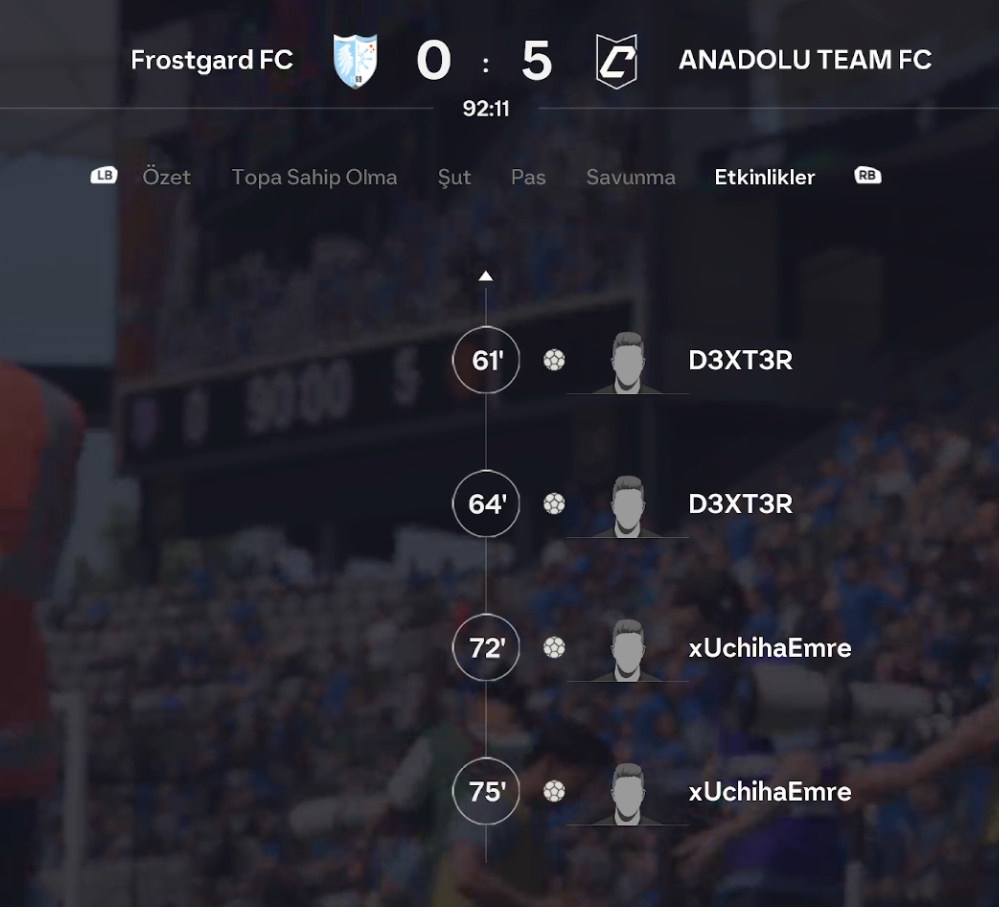Switch to the Özet tab
The image size is (999, 907).
click(166, 177)
